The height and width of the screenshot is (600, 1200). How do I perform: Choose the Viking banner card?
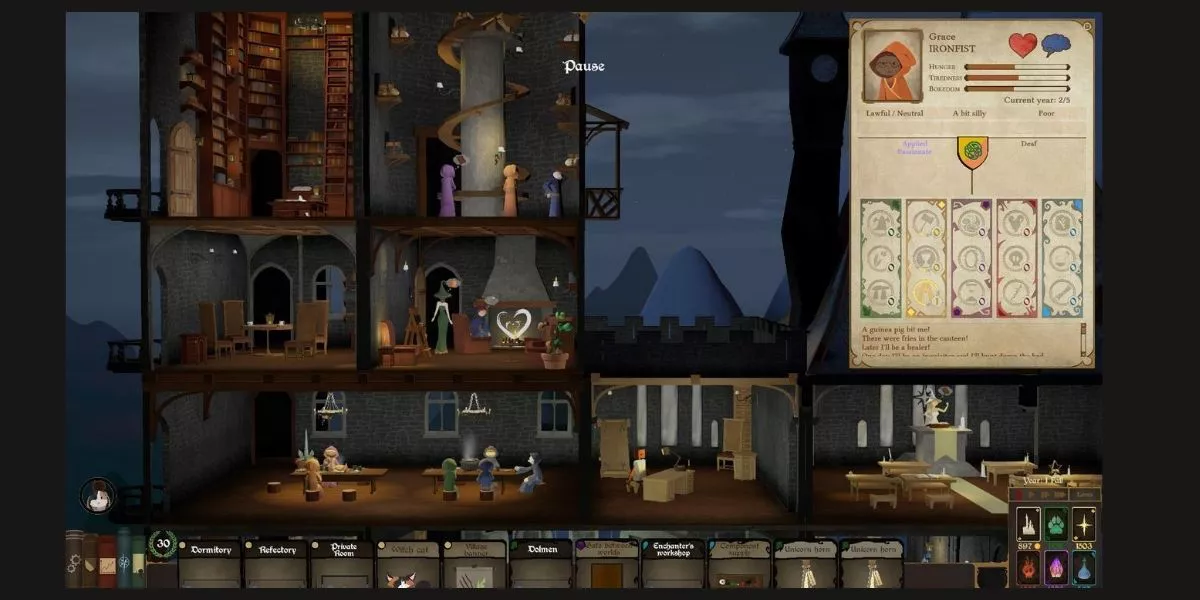point(474,564)
